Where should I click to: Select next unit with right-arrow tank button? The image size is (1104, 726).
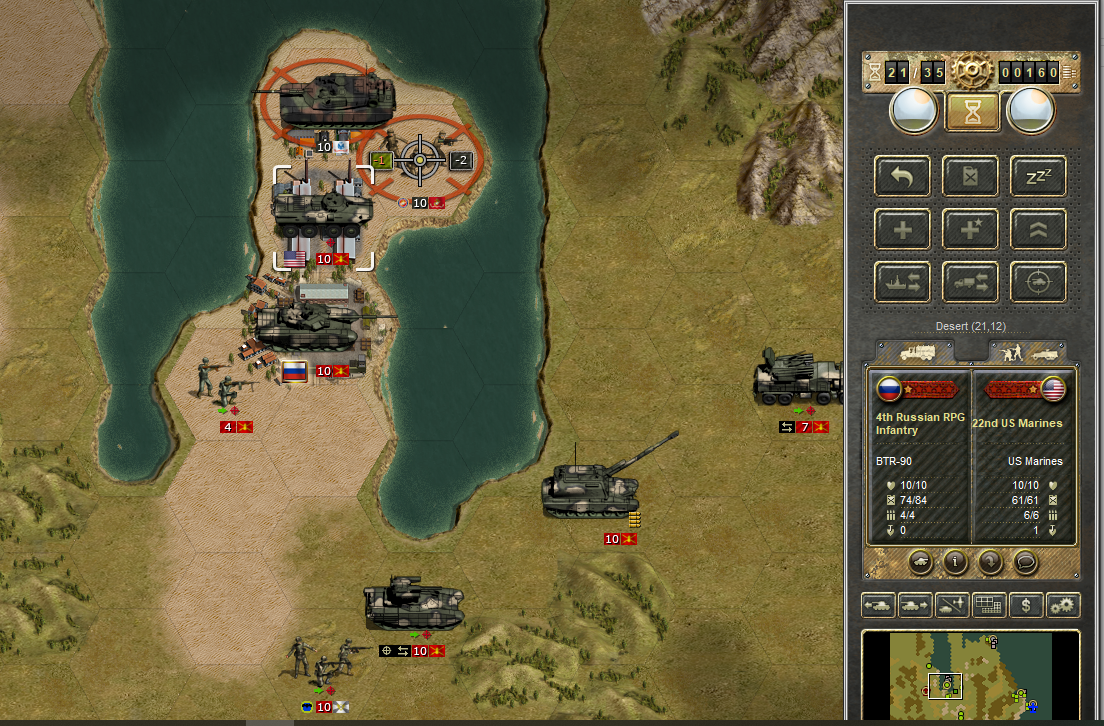(x=914, y=605)
